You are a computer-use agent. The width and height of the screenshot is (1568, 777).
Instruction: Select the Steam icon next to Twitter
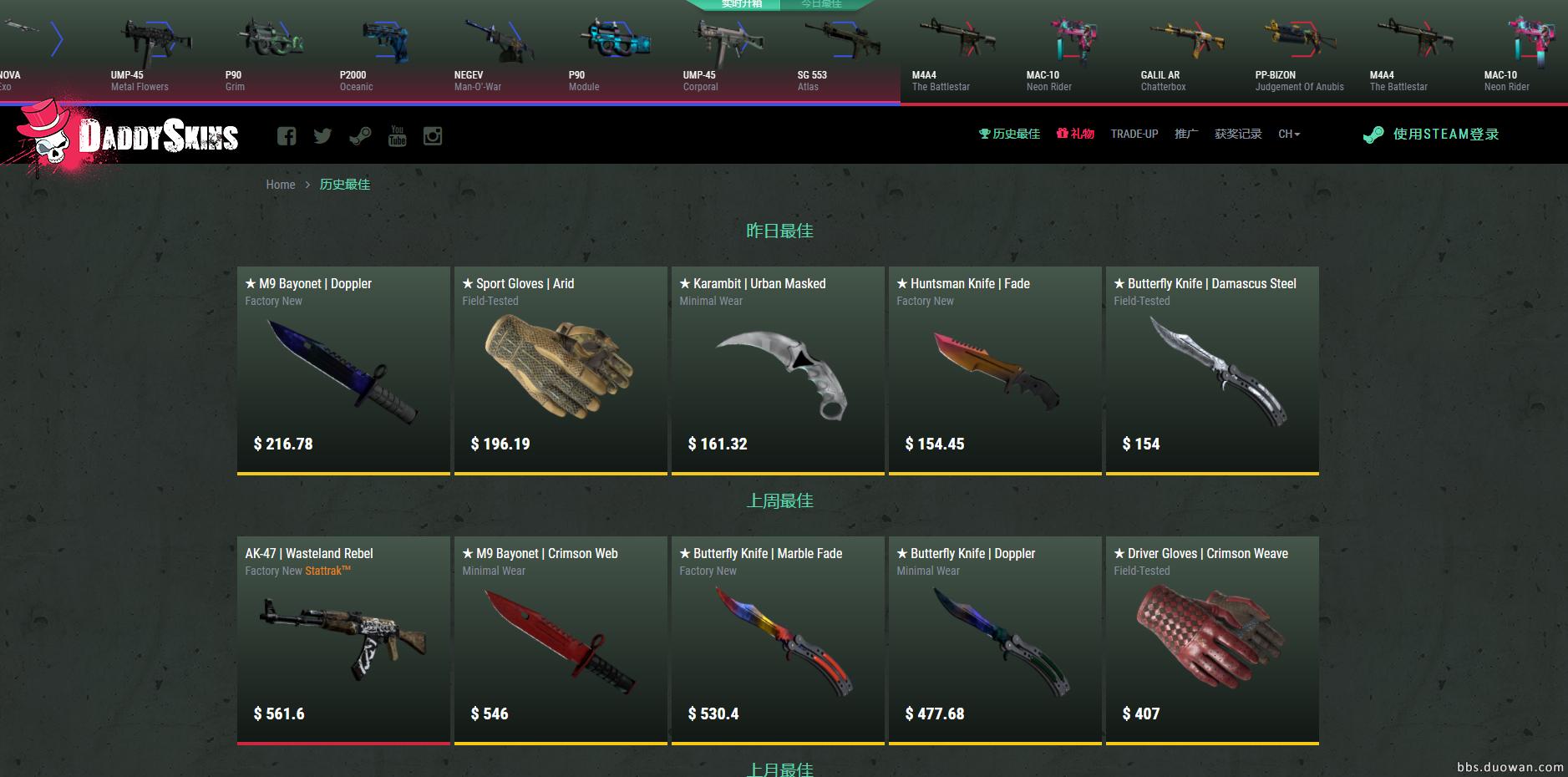tap(361, 135)
